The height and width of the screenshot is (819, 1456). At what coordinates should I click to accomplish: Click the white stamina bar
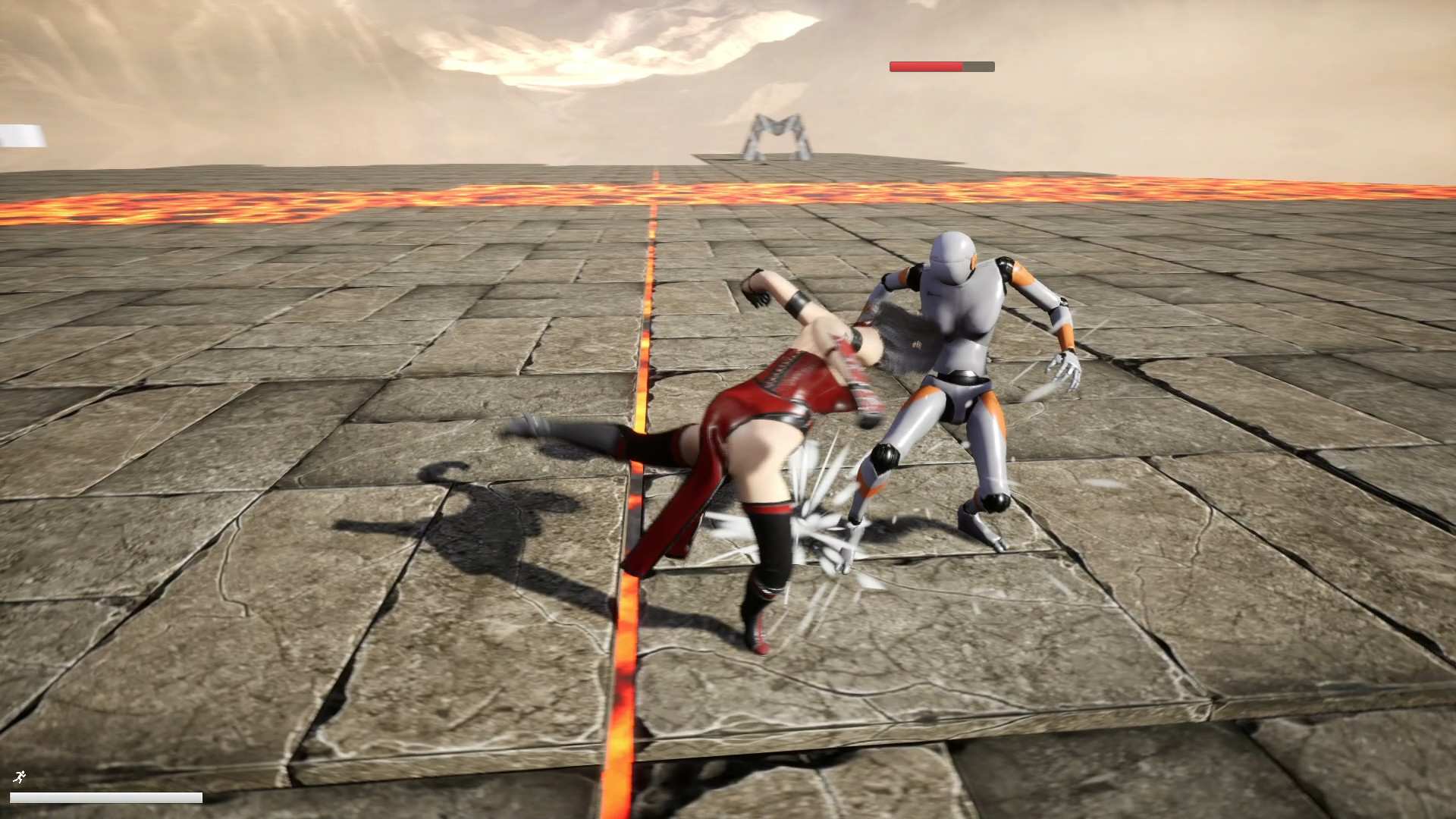(106, 798)
